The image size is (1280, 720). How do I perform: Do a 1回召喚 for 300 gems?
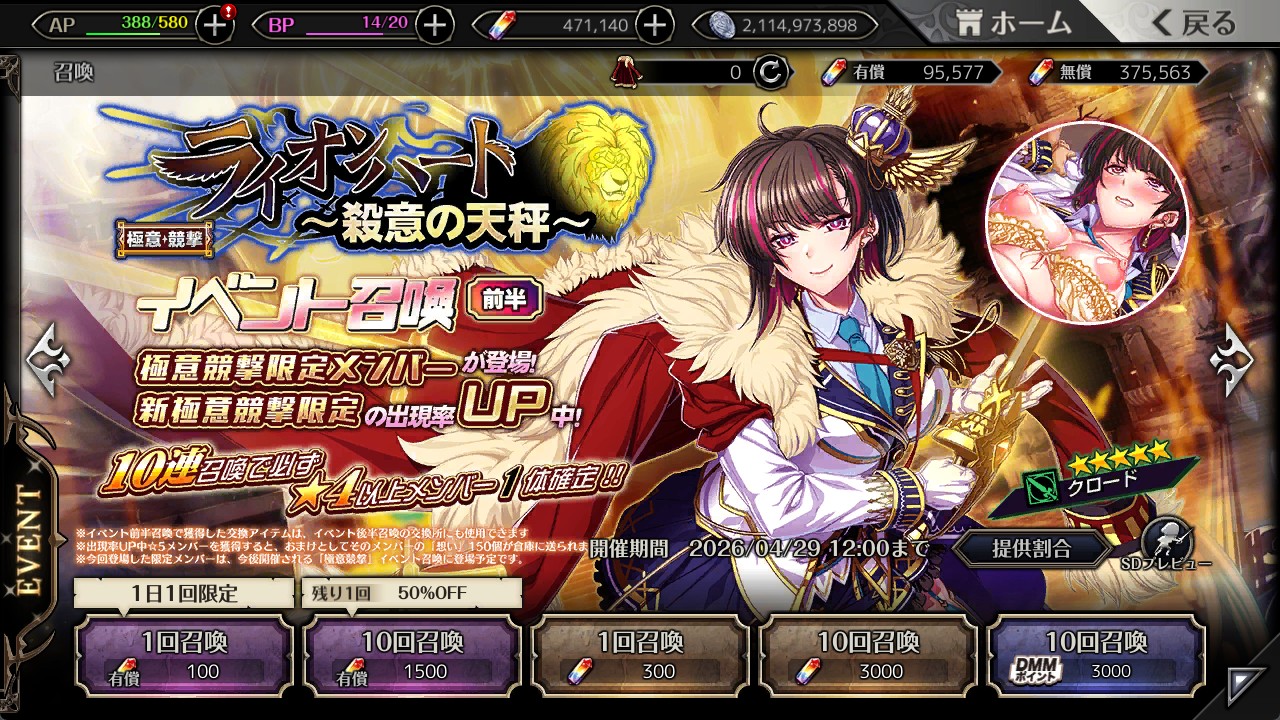tap(640, 655)
